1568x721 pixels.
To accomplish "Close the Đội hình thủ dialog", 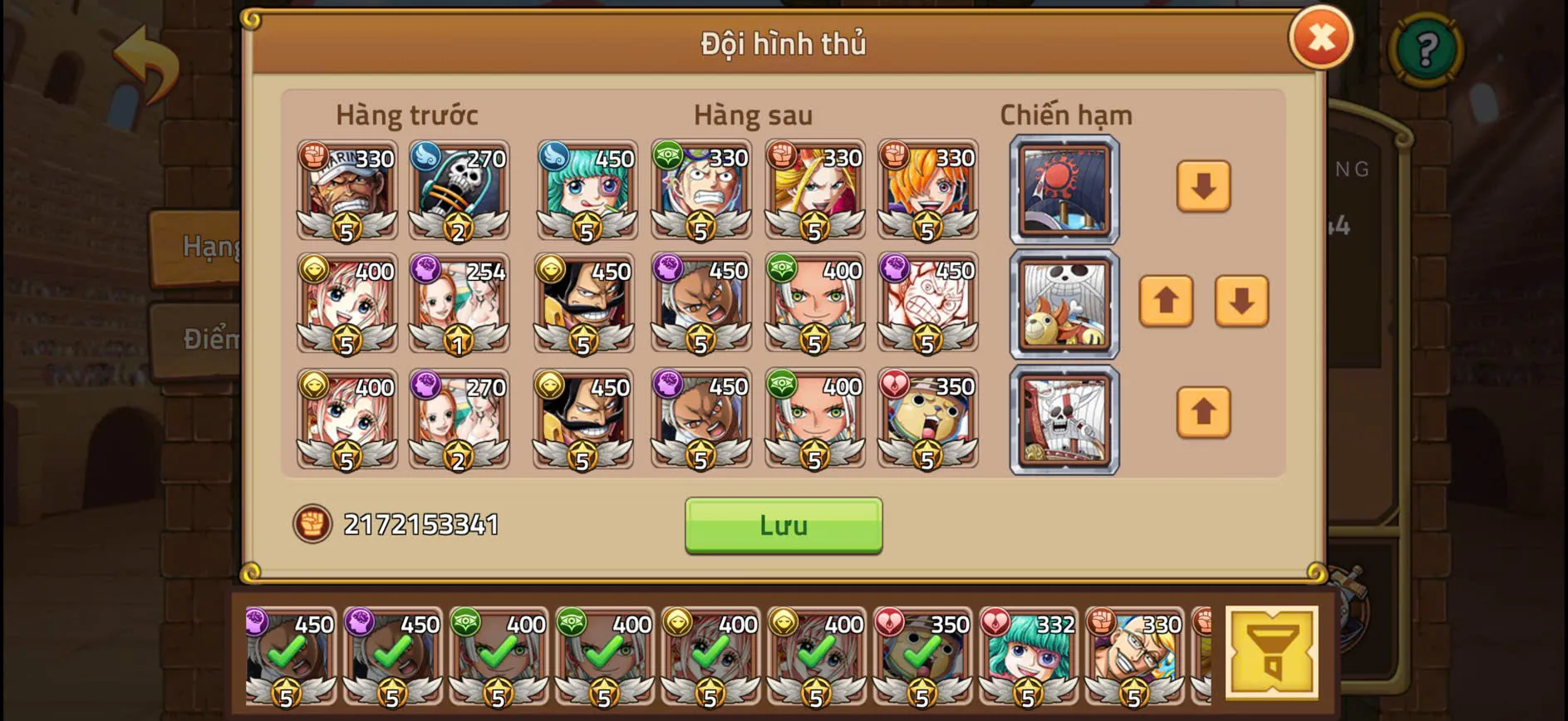I will [x=1321, y=37].
